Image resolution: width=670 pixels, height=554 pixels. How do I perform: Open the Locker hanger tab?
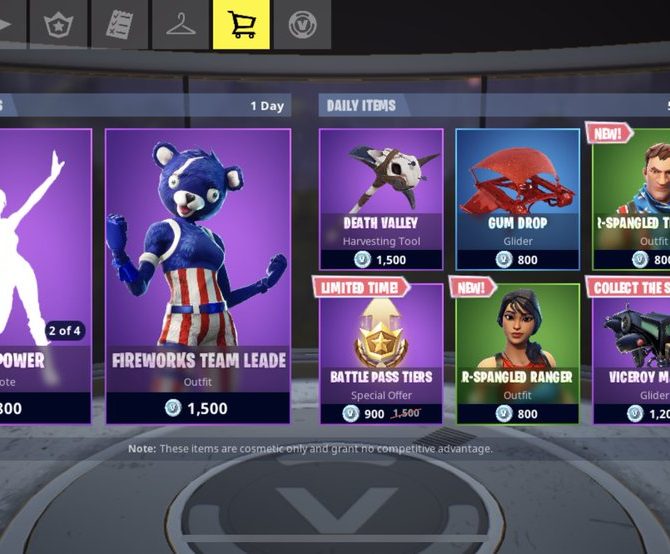181,25
